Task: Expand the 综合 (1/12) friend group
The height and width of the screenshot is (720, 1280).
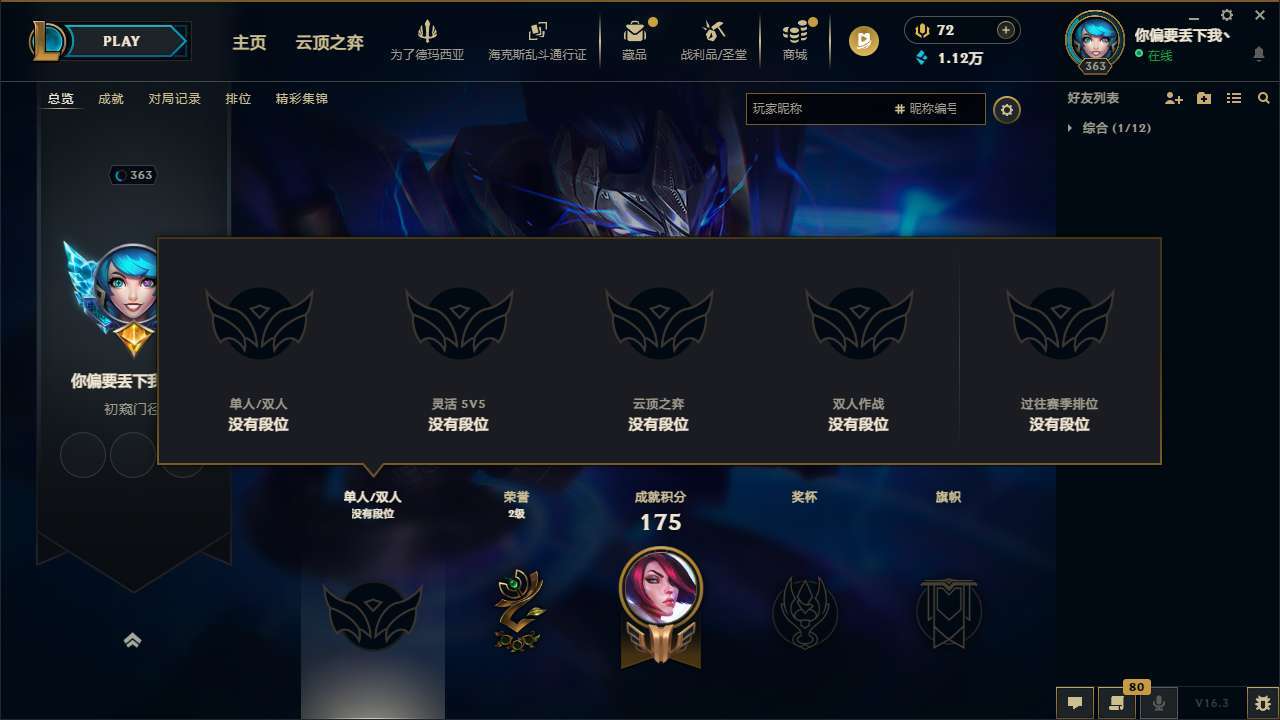Action: pos(1113,128)
